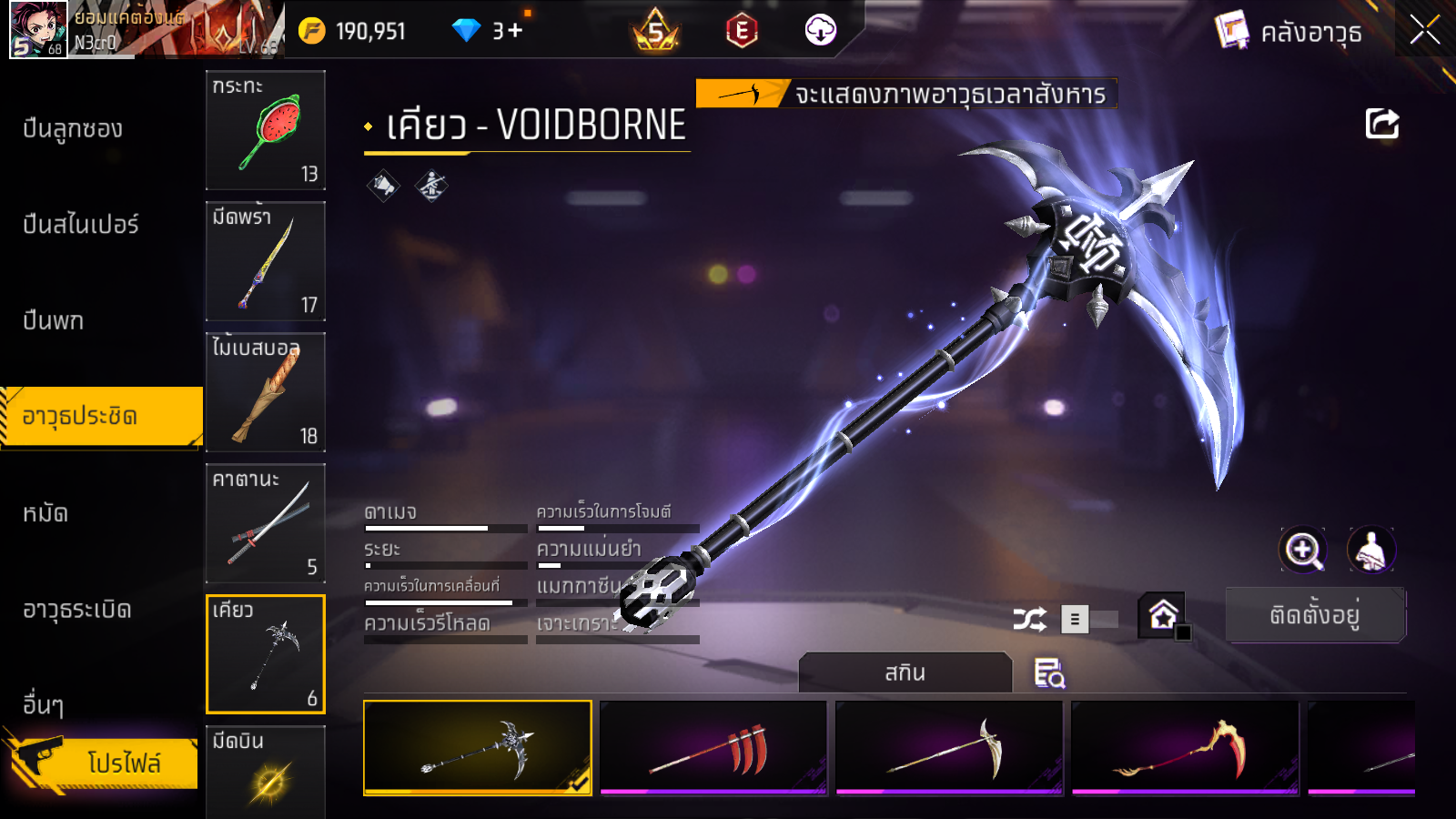Open the skin list search icon
The width and height of the screenshot is (1456, 819).
click(x=1049, y=673)
